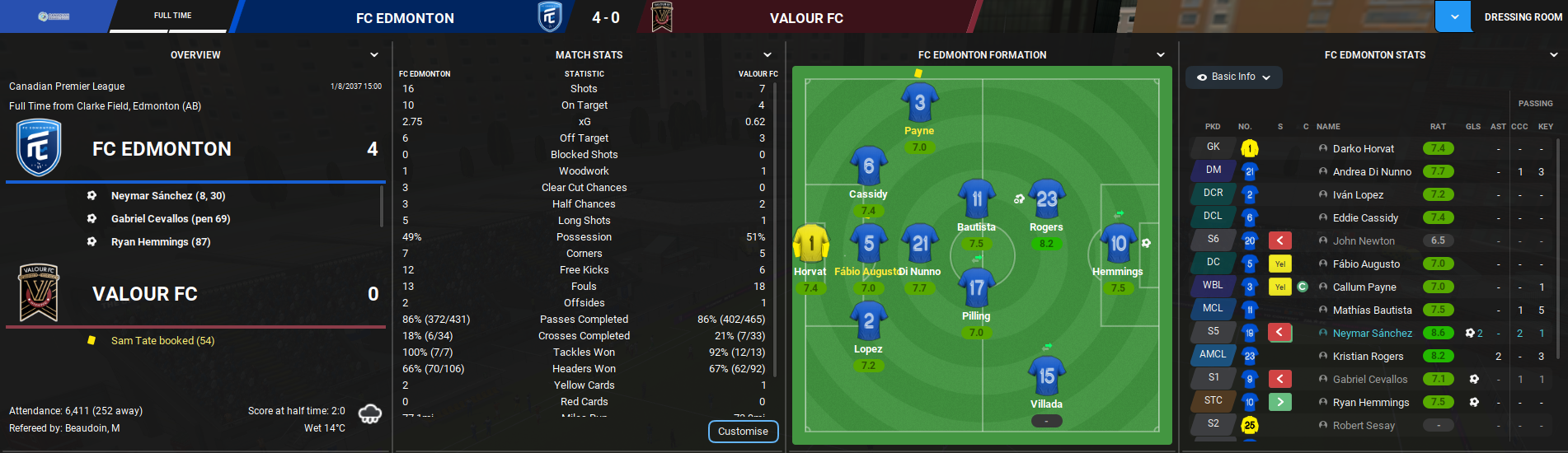Open the Match Stats panel dropdown
The width and height of the screenshot is (1568, 453).
click(x=768, y=55)
